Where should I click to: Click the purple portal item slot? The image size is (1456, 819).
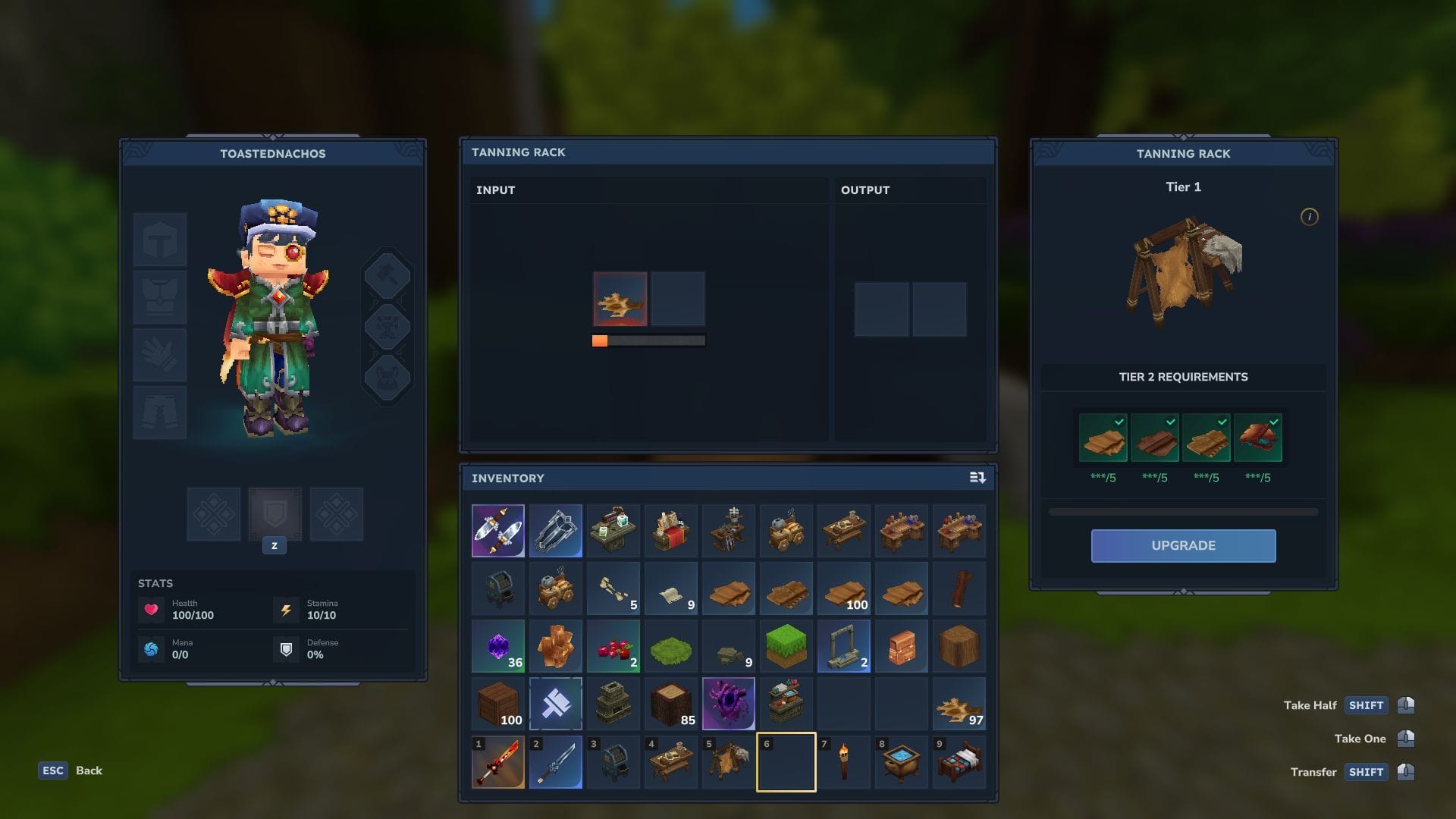click(729, 704)
